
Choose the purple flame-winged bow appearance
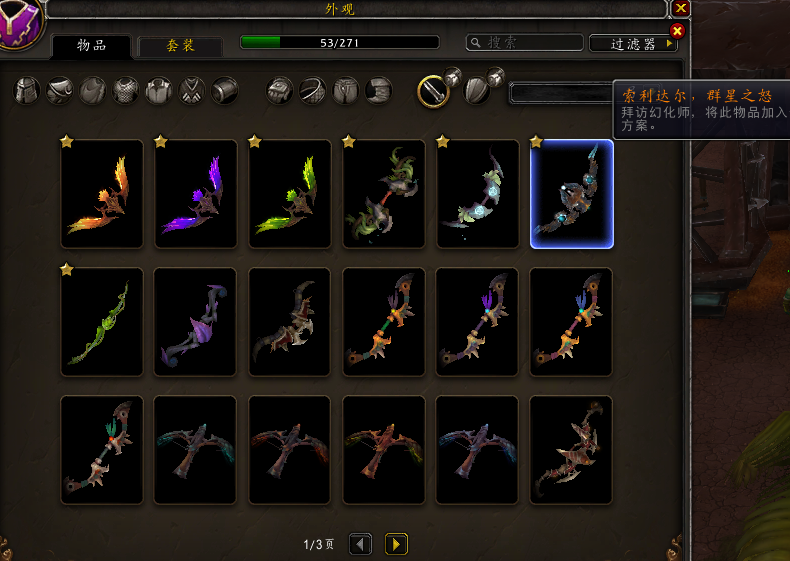point(196,194)
